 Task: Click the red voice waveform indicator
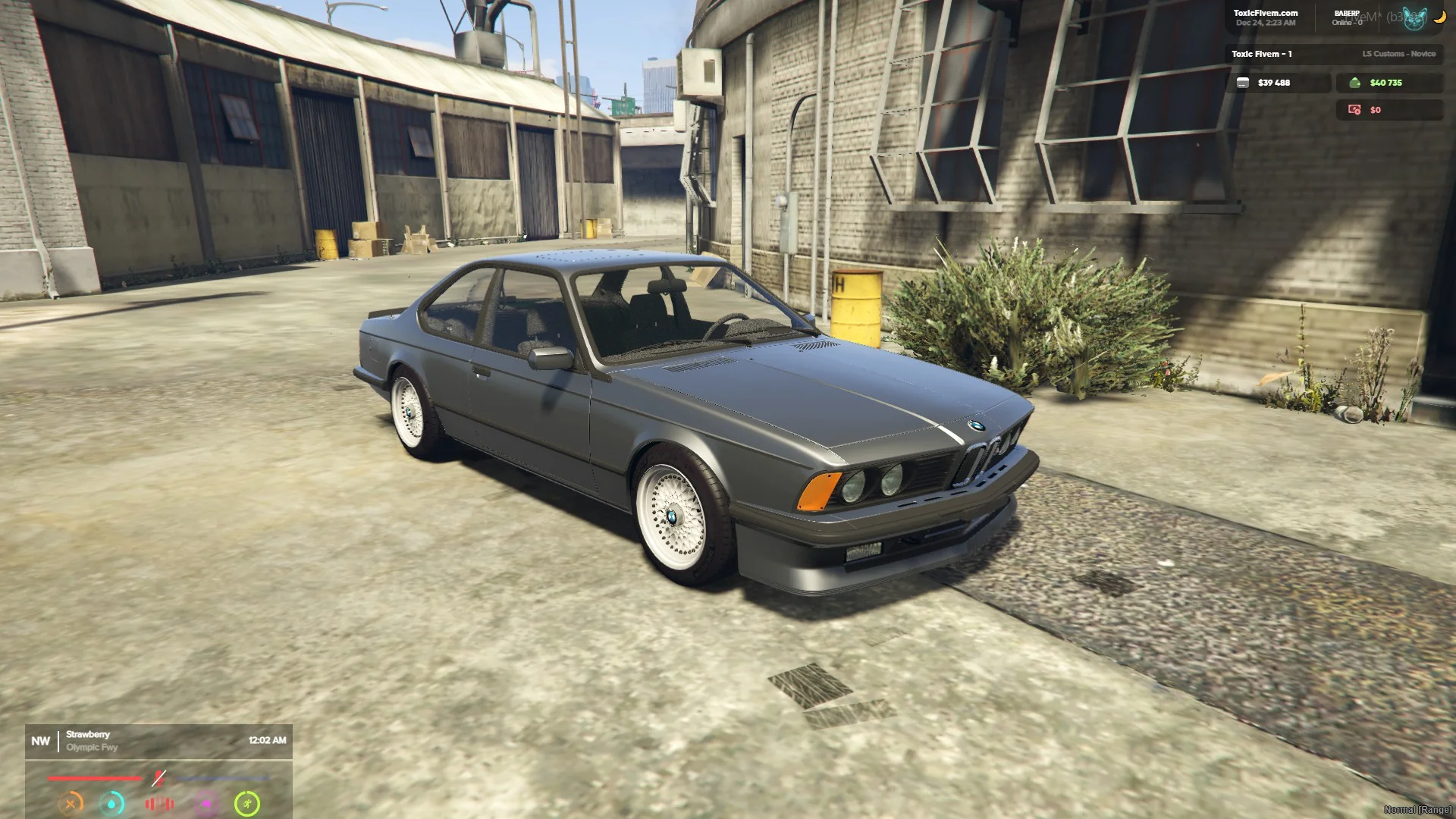(159, 803)
